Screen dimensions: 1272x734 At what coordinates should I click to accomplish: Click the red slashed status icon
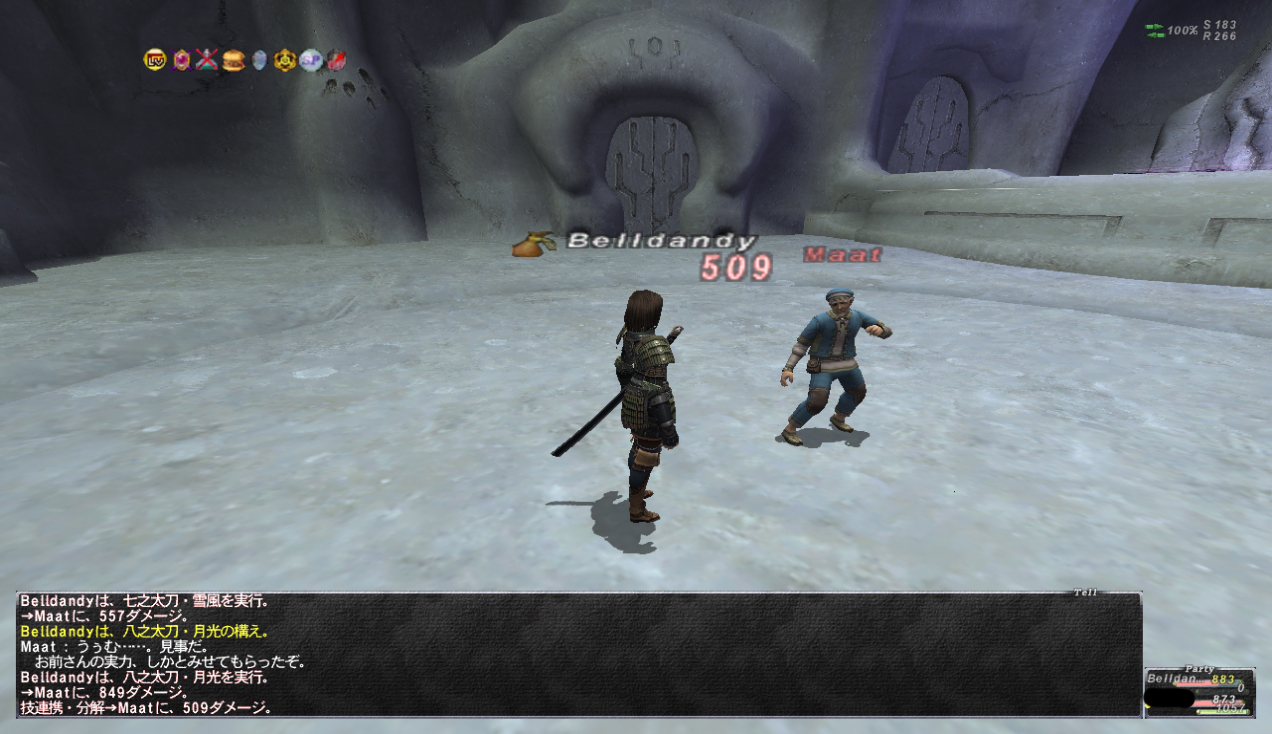[x=336, y=60]
